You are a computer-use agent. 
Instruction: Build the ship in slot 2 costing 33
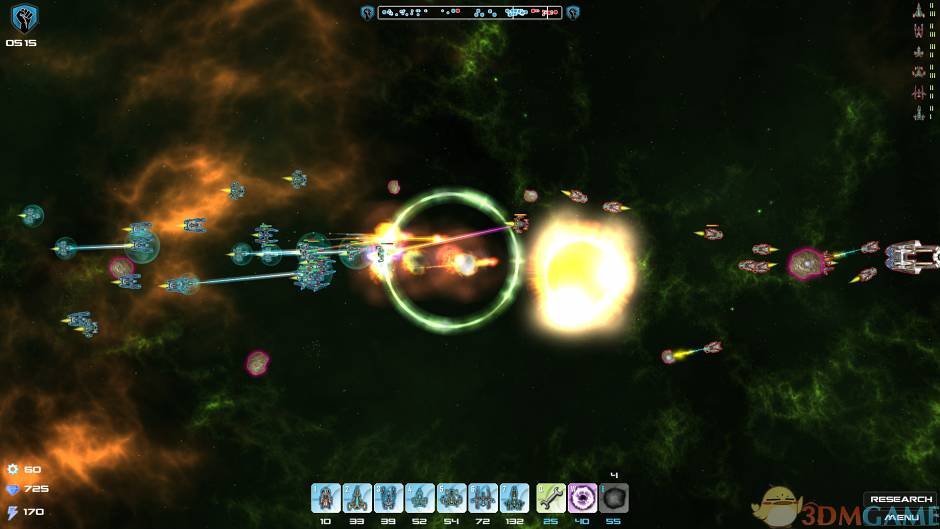pos(357,498)
